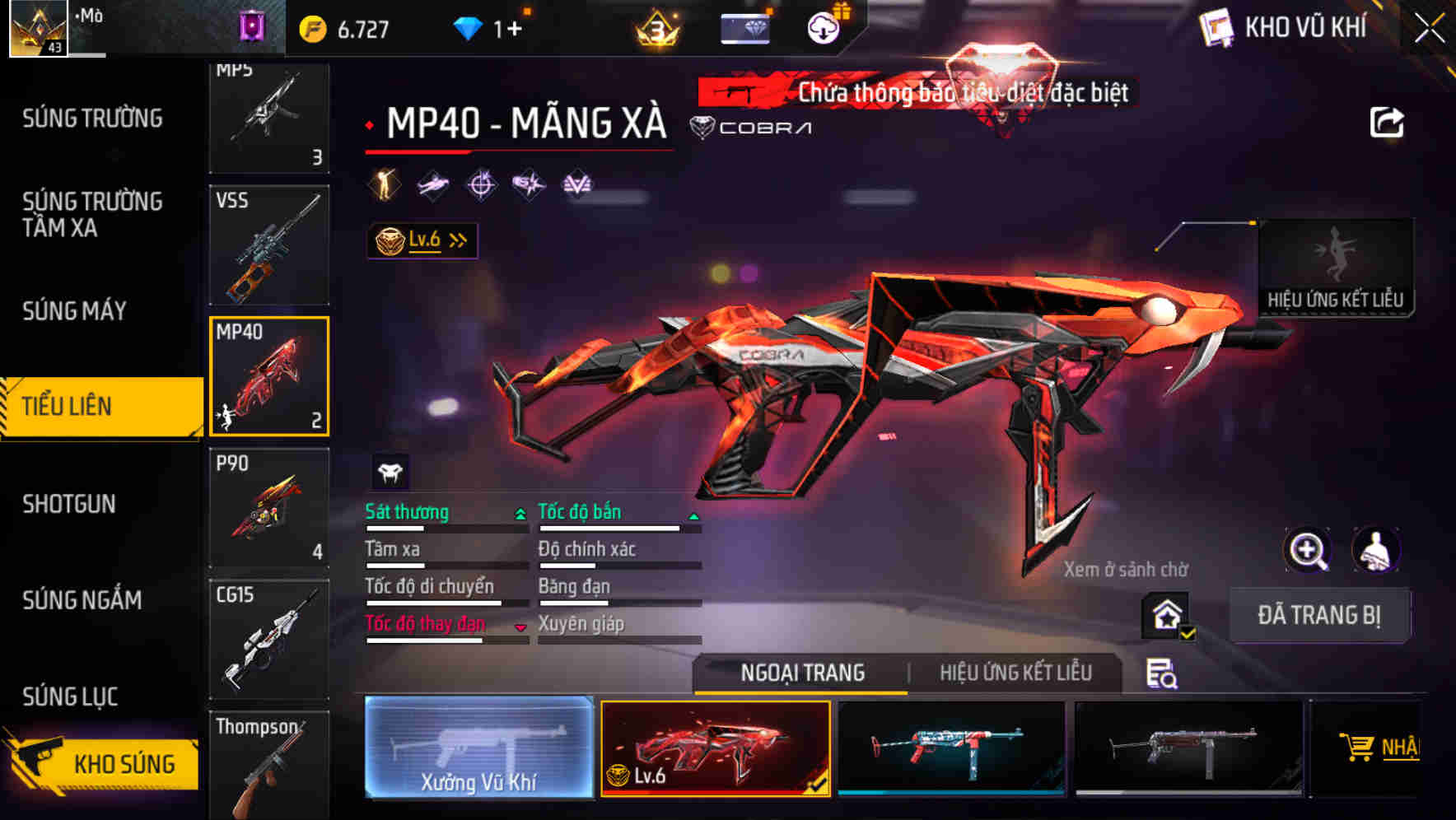The width and height of the screenshot is (1456, 820).
Task: Collapse the Tốc độ thay đạn red arrow indicator
Action: 520,626
